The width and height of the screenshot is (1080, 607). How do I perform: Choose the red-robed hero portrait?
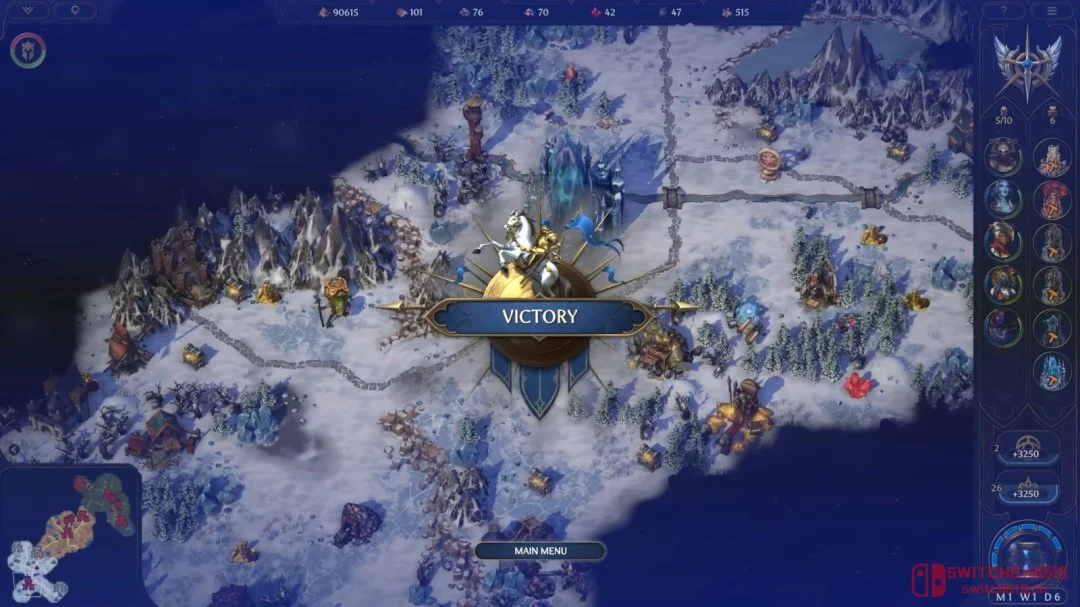tap(1003, 241)
